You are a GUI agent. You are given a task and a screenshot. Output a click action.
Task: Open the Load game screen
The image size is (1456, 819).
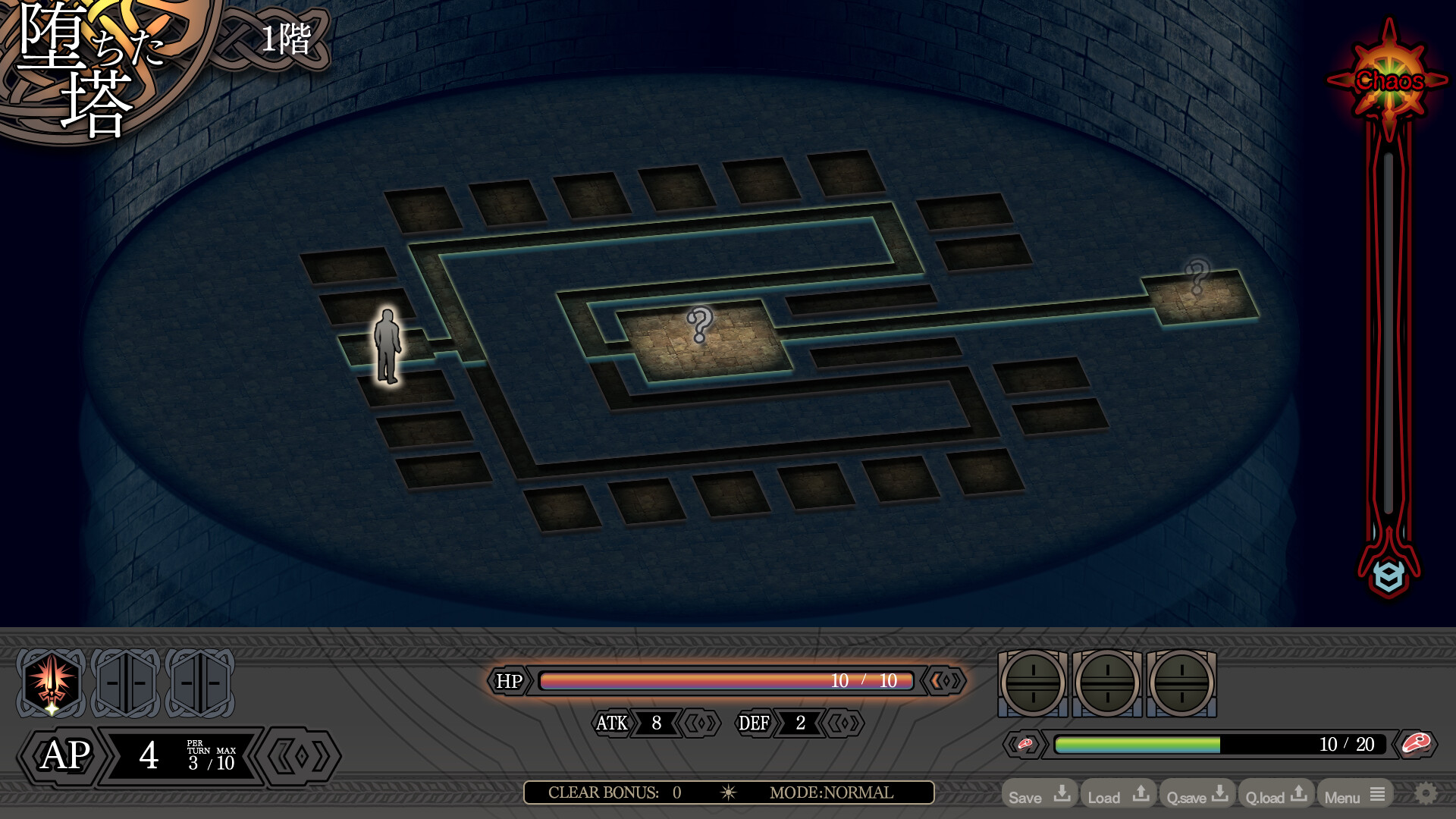1118,795
